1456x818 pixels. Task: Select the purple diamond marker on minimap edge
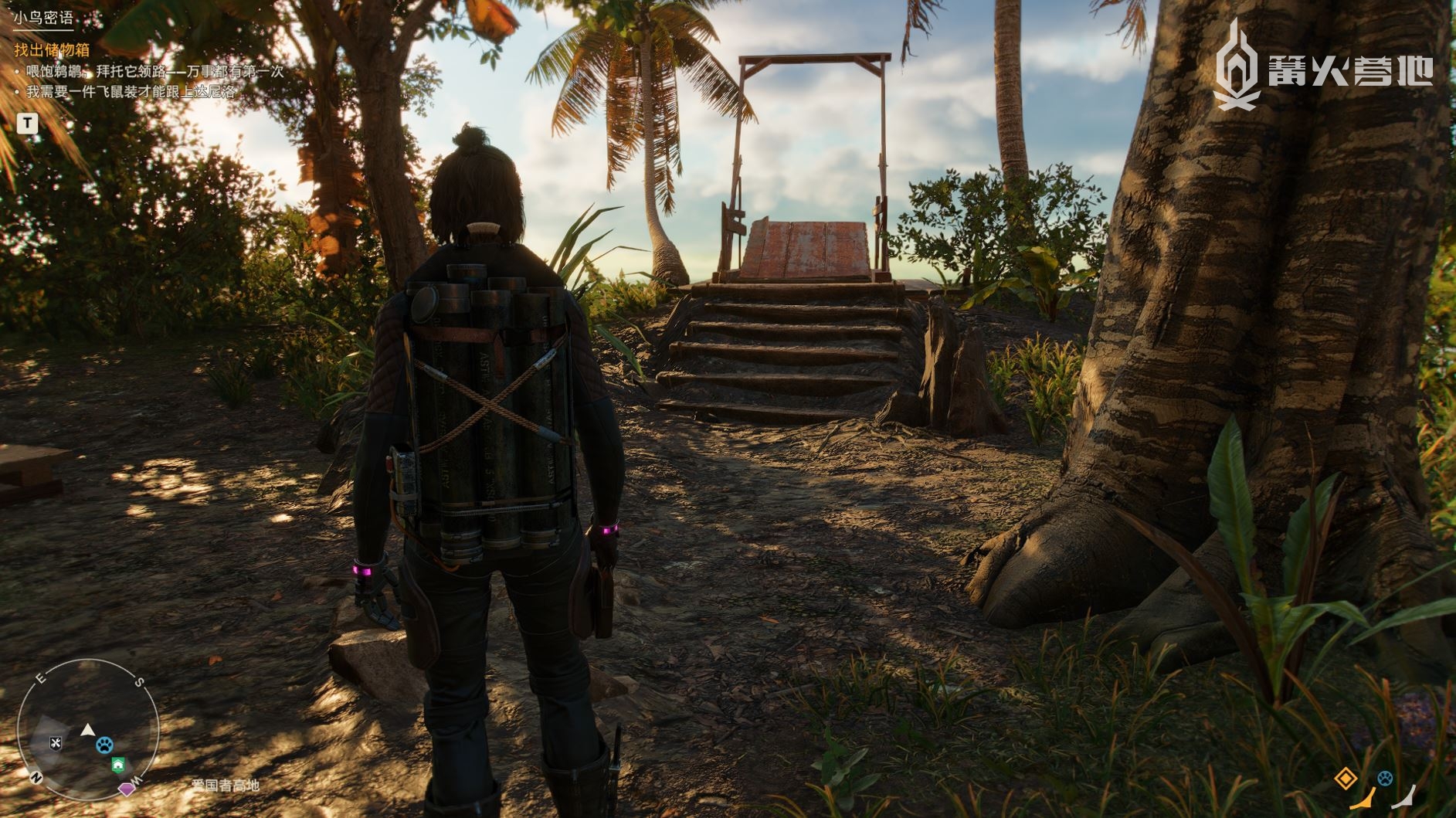pyautogui.click(x=127, y=789)
